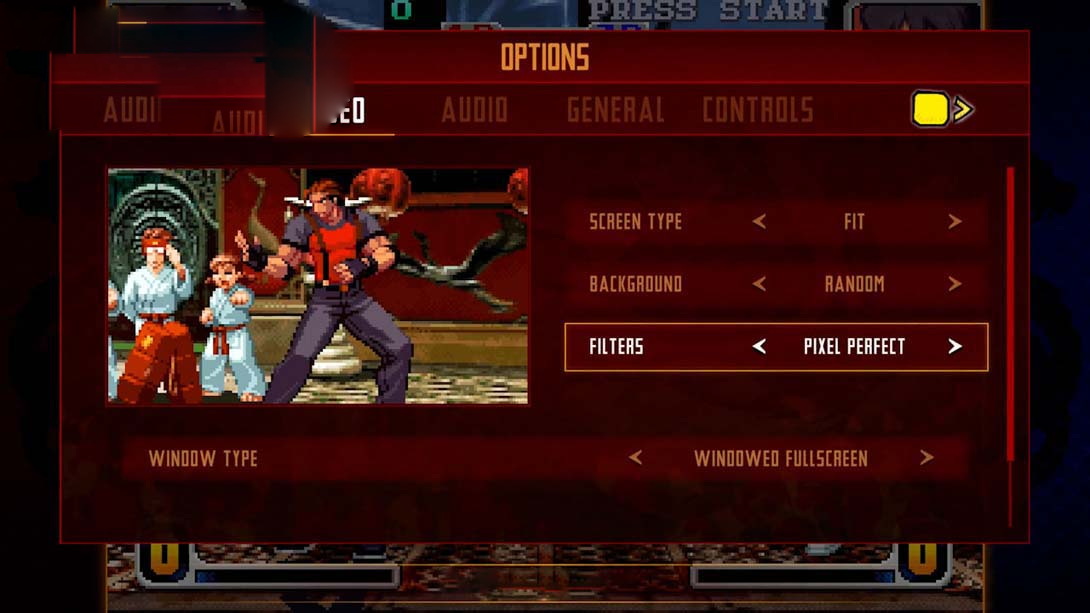Cycle Filters backward with left arrow
The height and width of the screenshot is (613, 1090).
pos(759,347)
